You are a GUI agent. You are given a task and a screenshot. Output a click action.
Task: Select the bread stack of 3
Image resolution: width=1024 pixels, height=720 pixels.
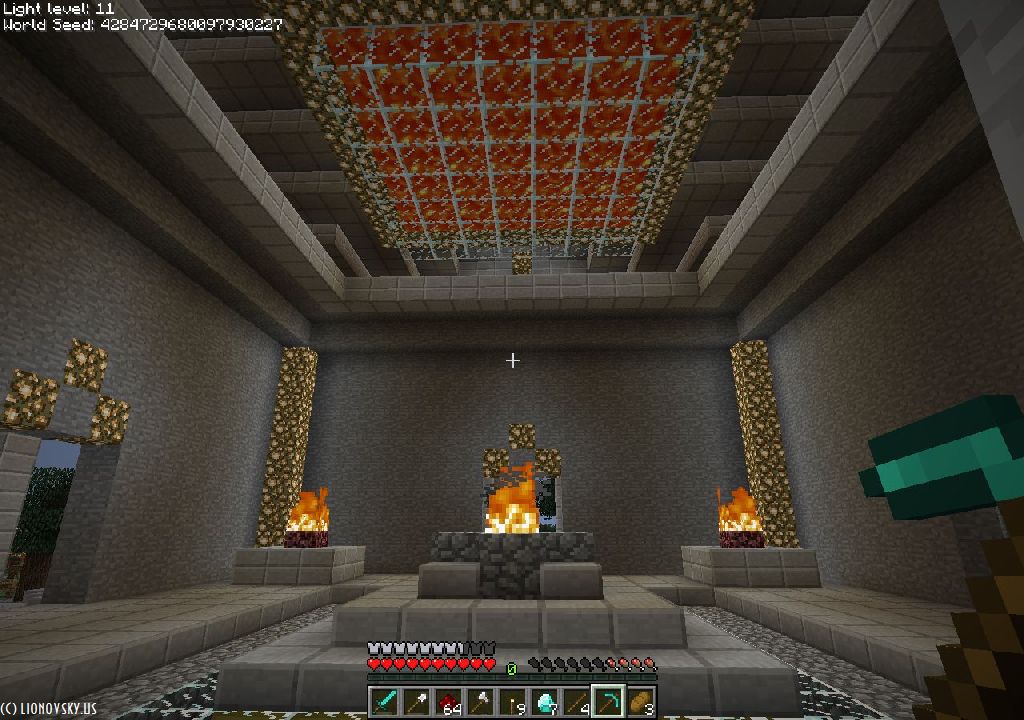tap(640, 702)
